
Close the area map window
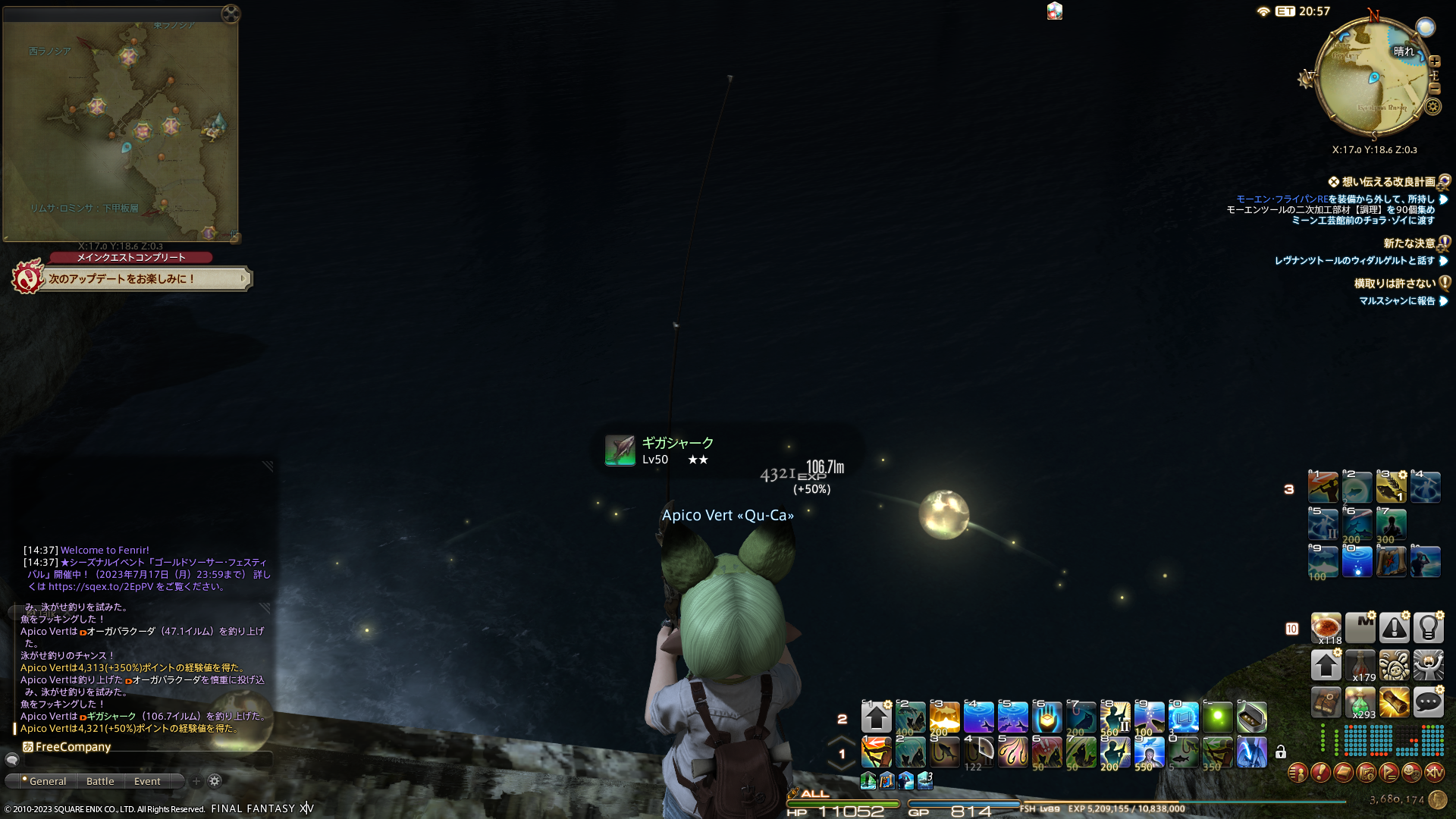[x=231, y=13]
